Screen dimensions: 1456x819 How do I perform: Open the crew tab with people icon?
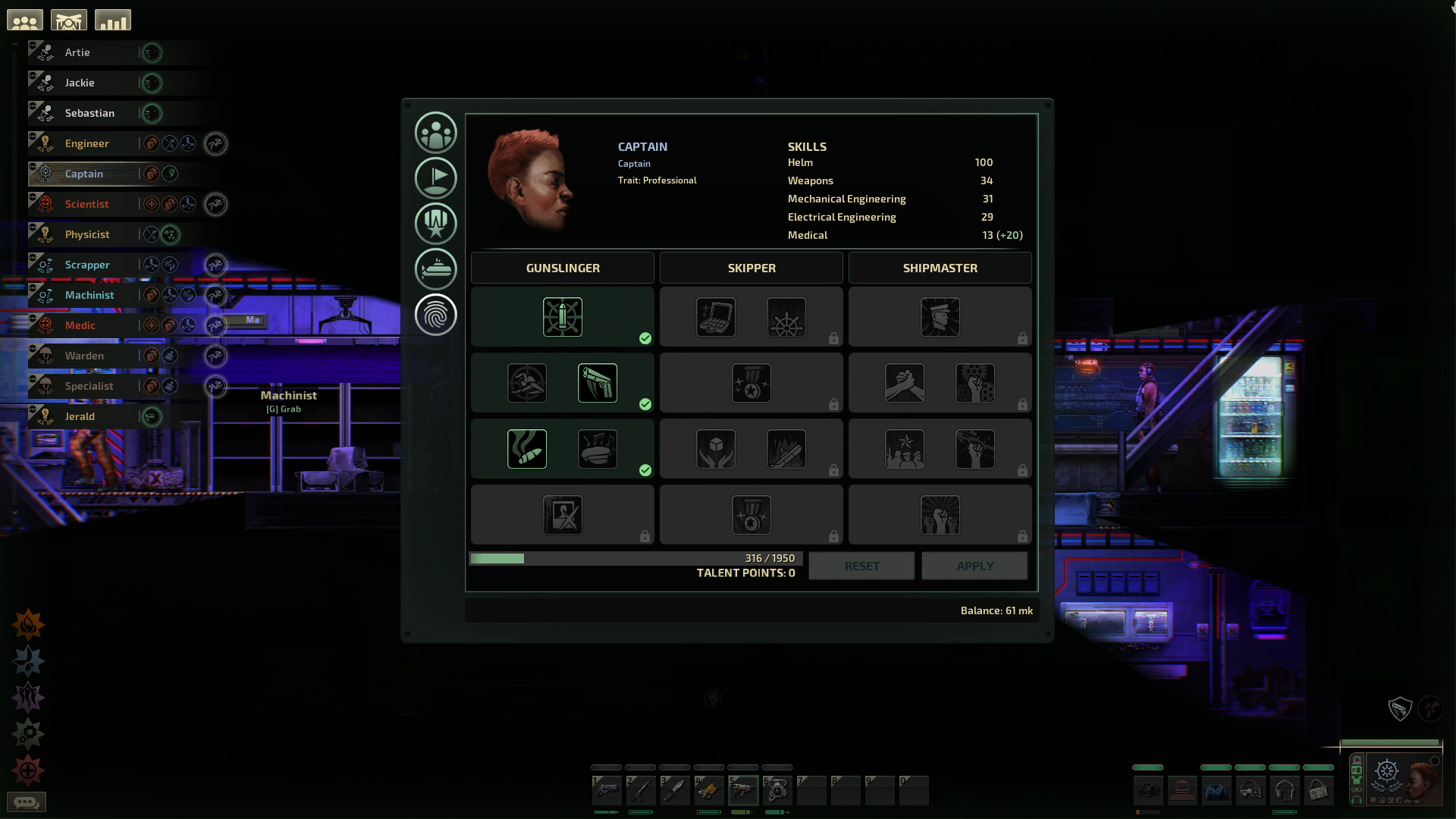(436, 133)
